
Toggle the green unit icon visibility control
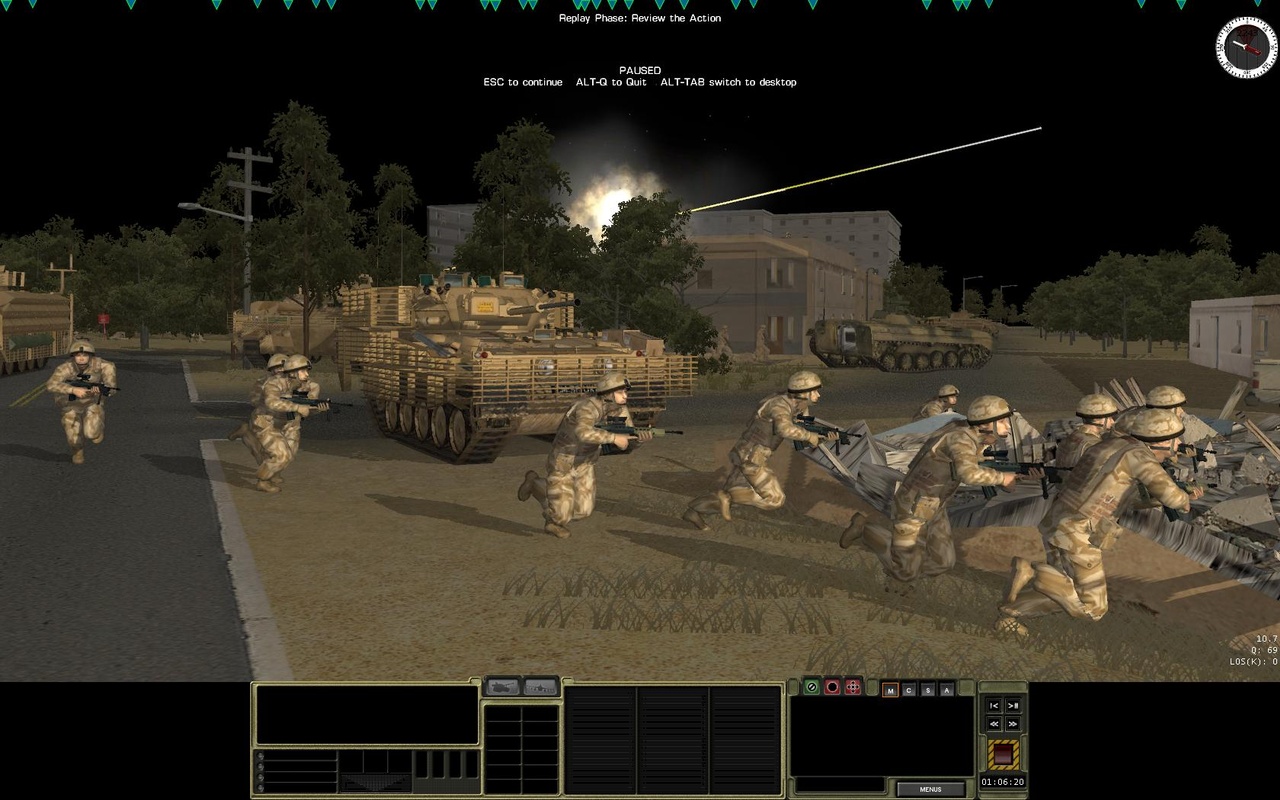(811, 687)
